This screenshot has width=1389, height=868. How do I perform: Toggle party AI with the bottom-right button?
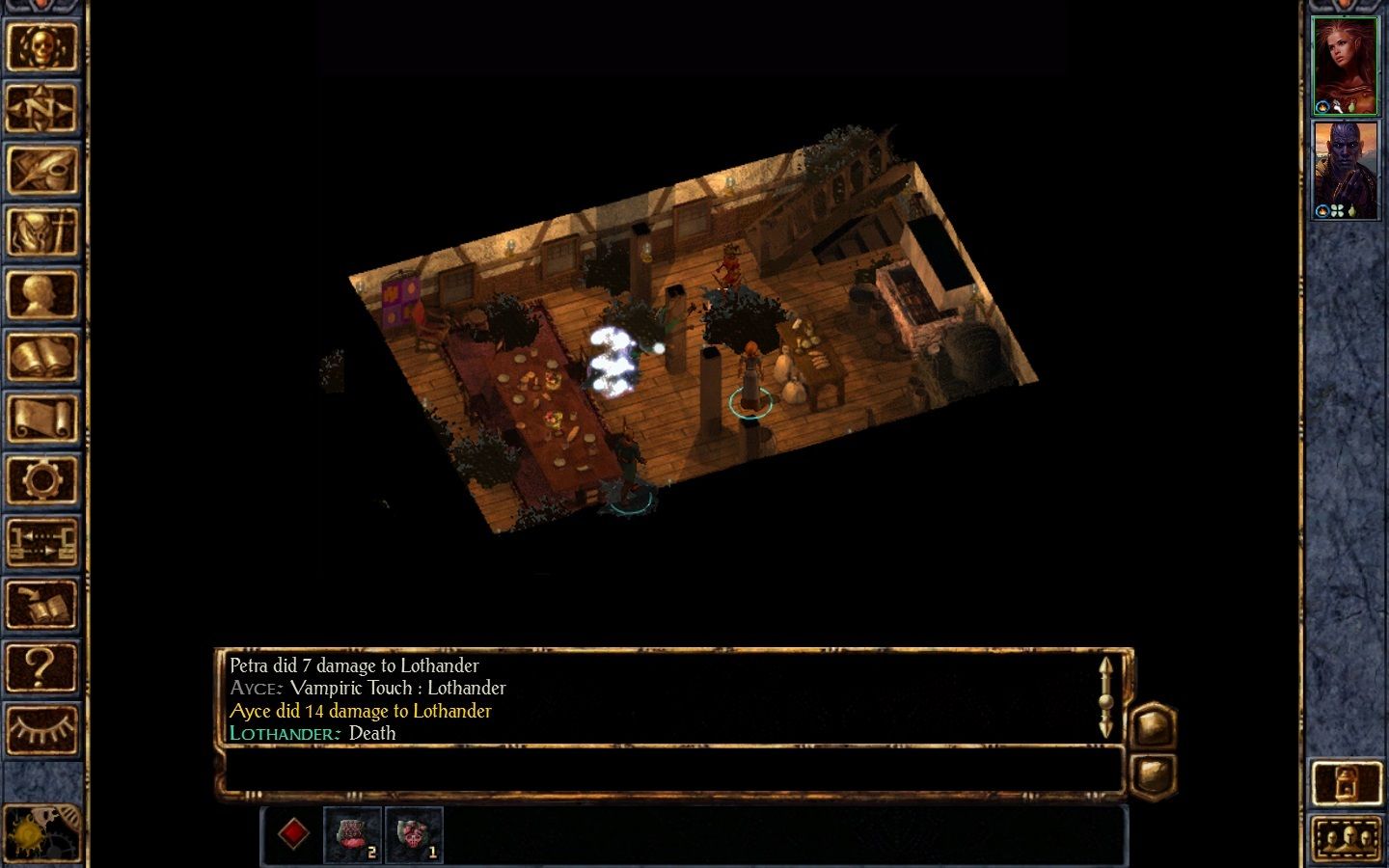1345,783
